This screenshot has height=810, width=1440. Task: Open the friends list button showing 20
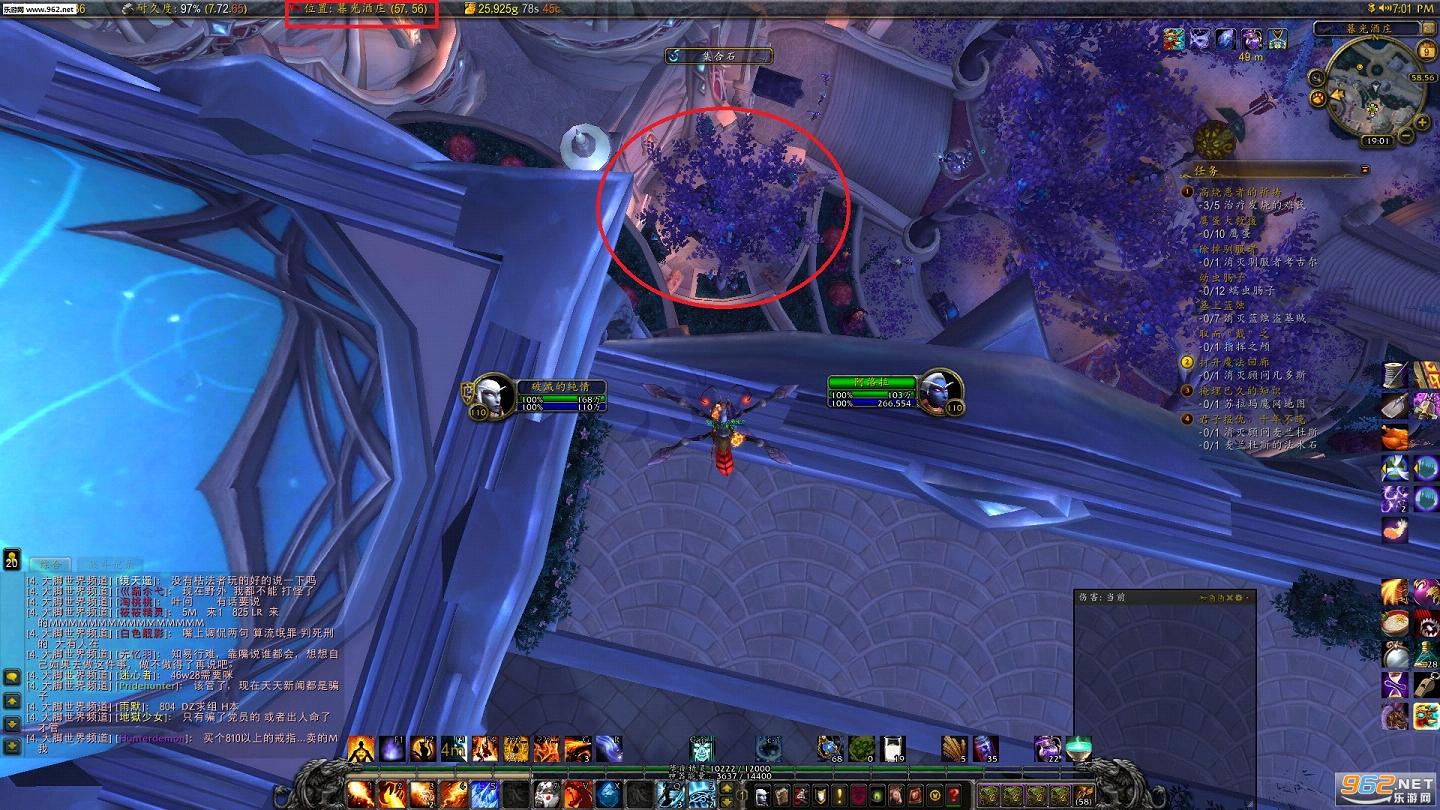(x=12, y=560)
